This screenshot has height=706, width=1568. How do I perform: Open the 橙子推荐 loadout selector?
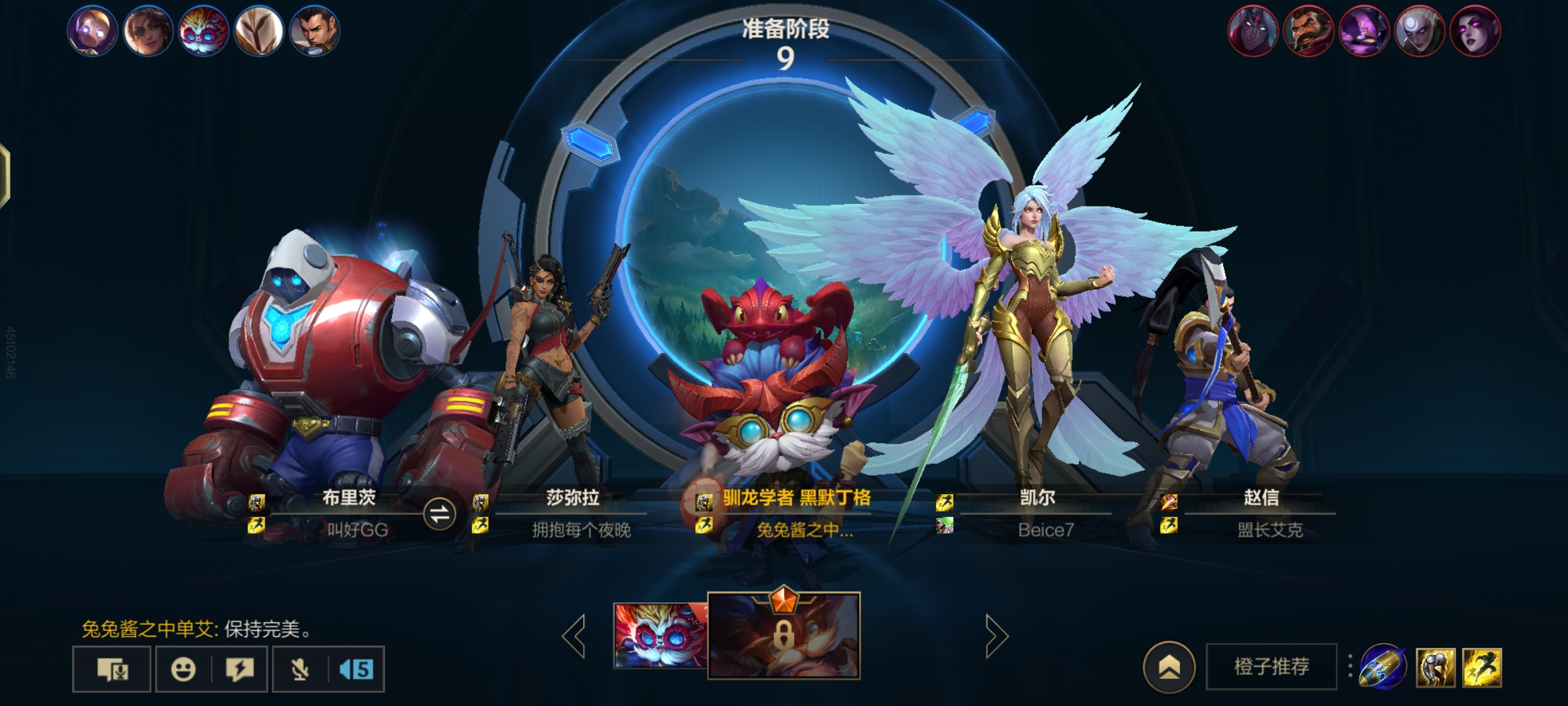(1271, 667)
